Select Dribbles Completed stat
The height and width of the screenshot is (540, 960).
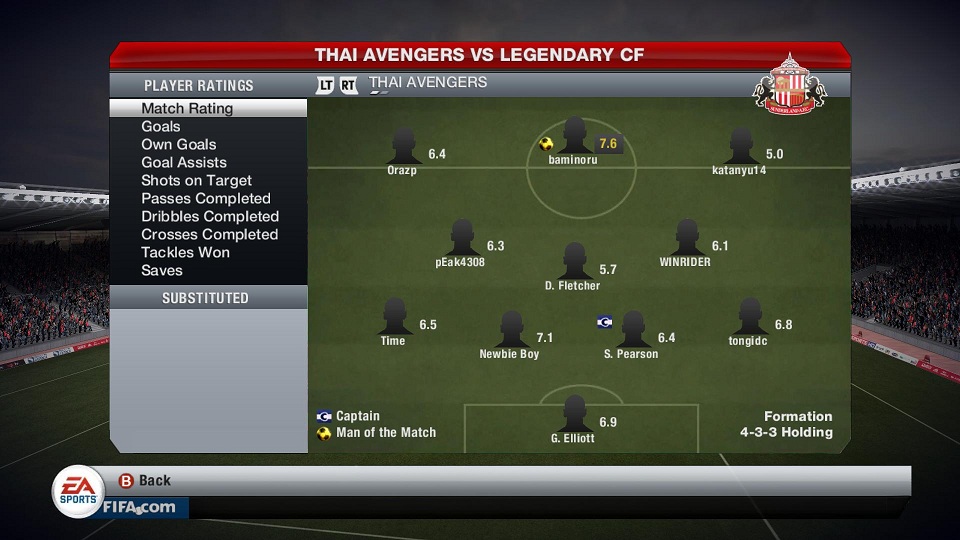(x=210, y=216)
